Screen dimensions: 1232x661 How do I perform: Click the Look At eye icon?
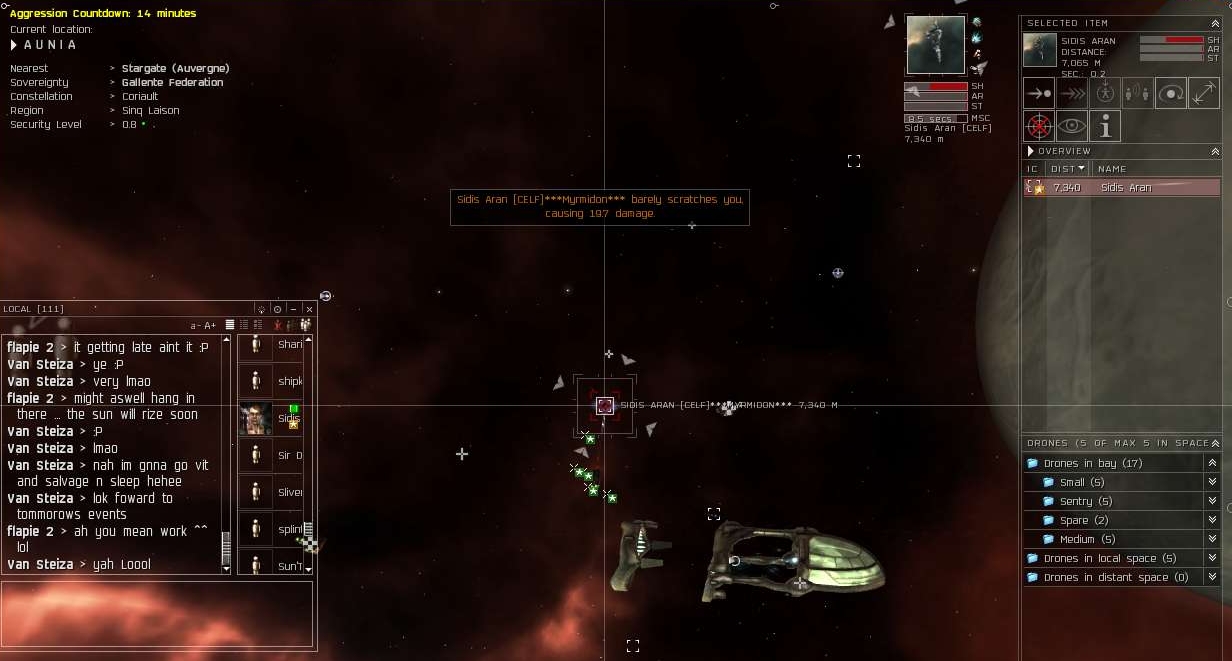click(x=1072, y=126)
